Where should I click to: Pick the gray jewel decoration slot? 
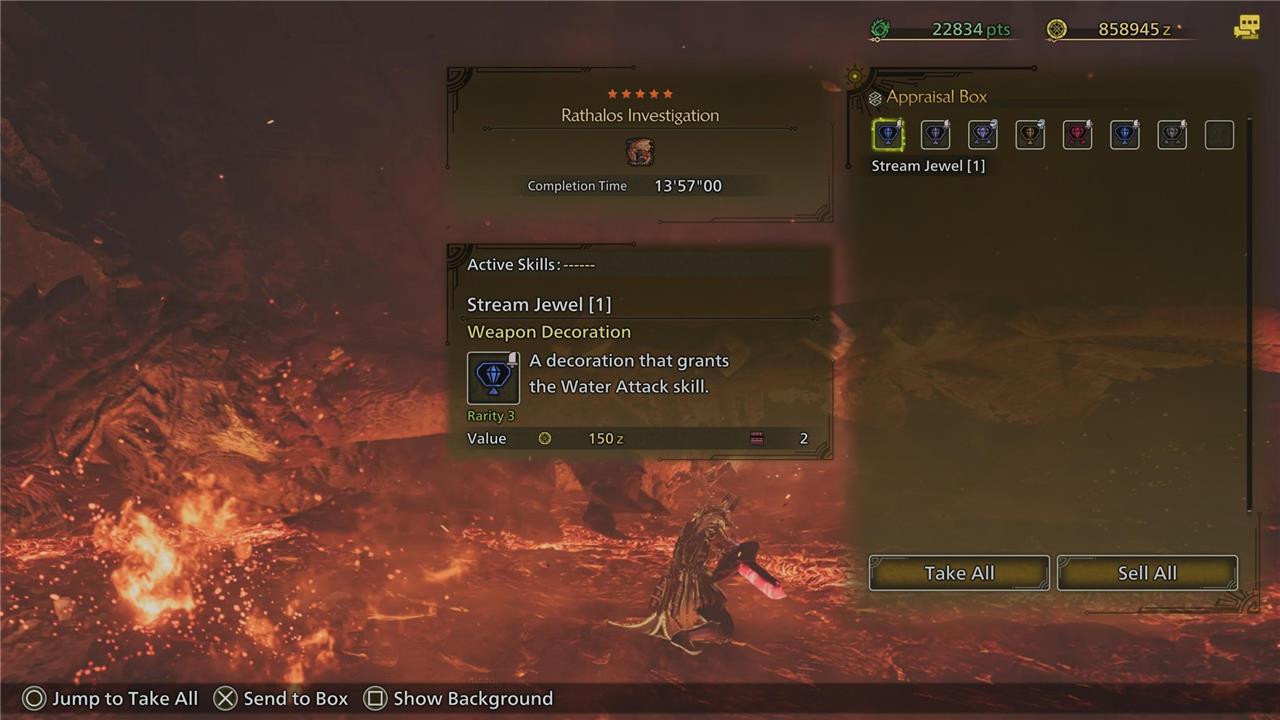[1172, 135]
